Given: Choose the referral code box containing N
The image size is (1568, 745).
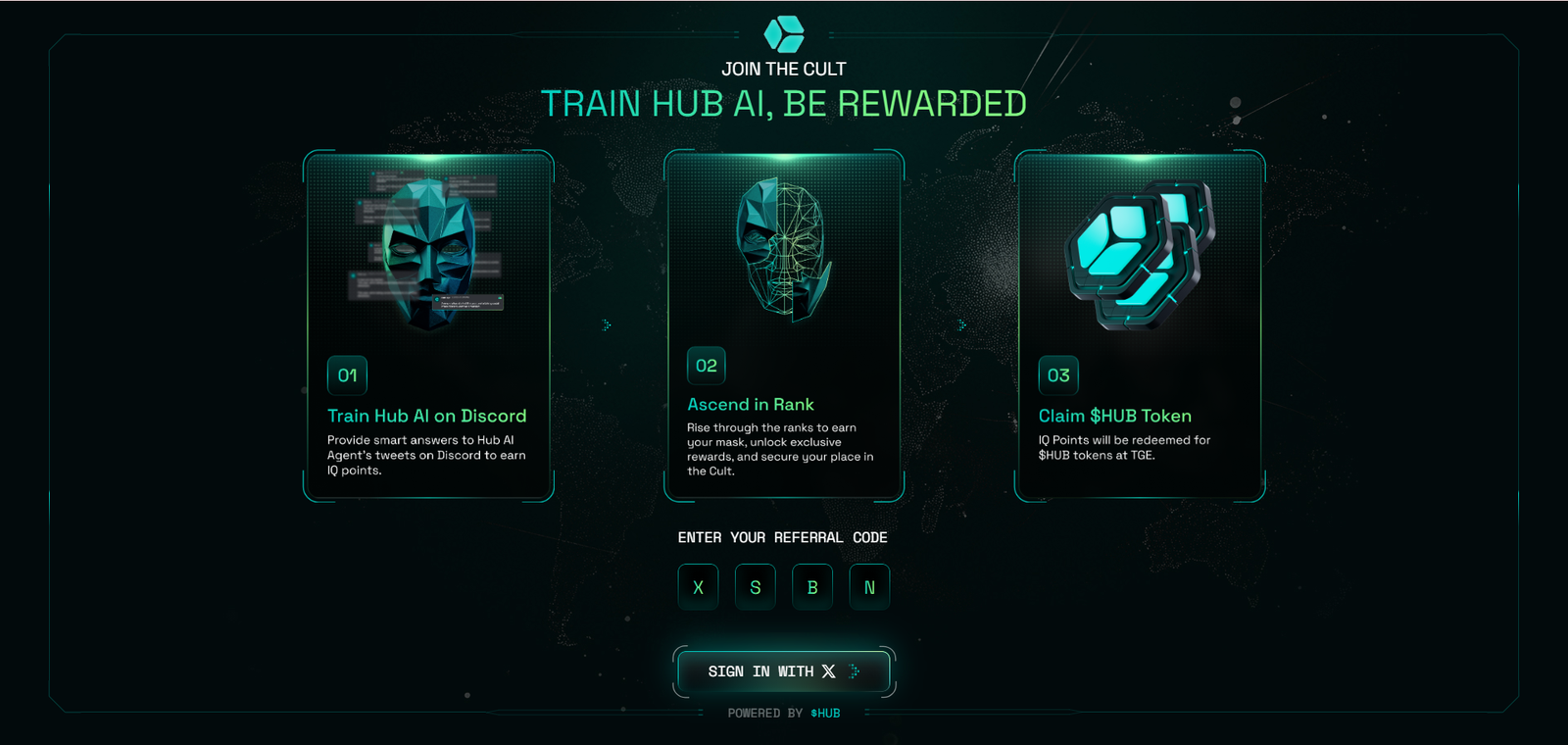Looking at the screenshot, I should [x=869, y=587].
